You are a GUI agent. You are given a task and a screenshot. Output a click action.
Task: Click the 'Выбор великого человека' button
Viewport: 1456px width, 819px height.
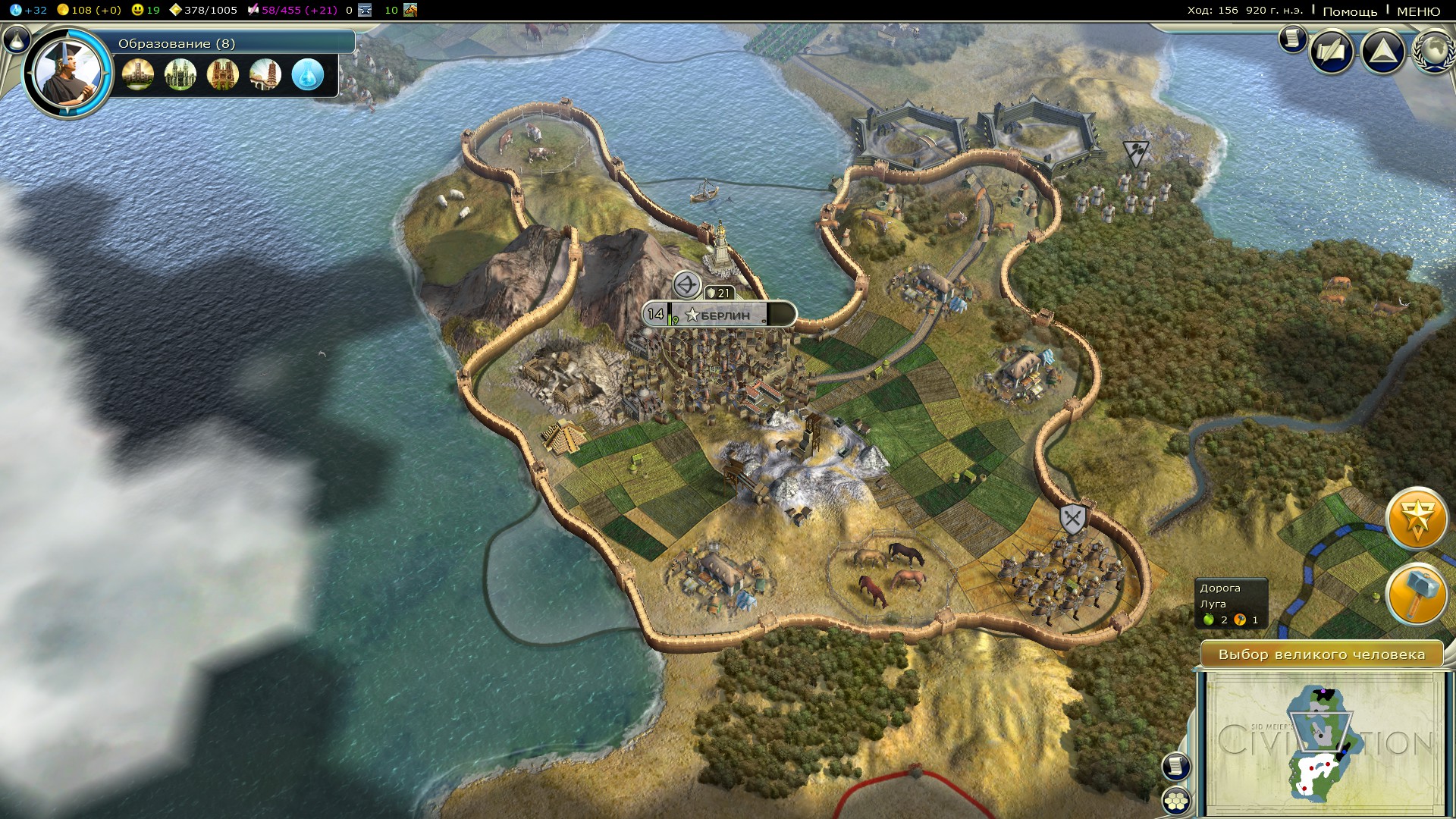1321,654
